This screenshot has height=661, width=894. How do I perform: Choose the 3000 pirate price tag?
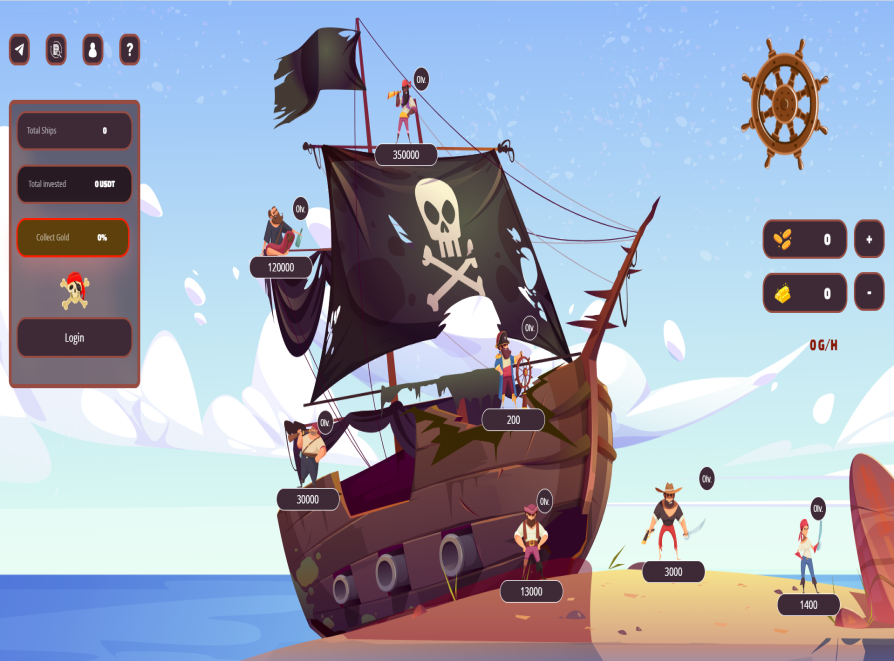click(x=673, y=572)
